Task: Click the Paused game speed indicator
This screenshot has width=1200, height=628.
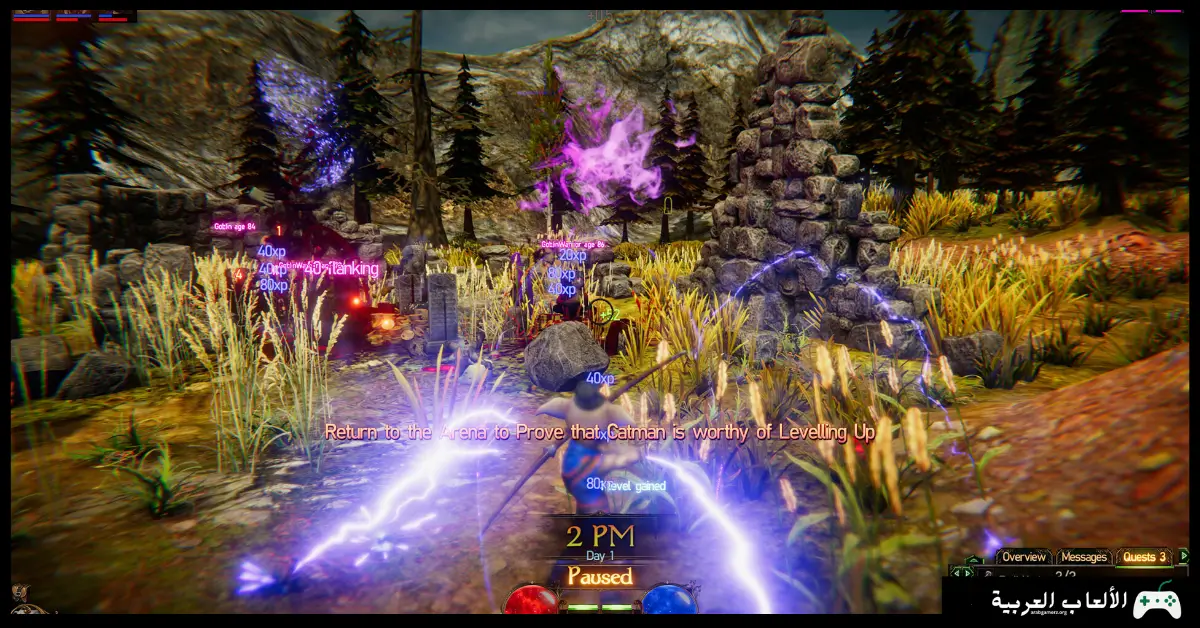Action: click(x=600, y=577)
